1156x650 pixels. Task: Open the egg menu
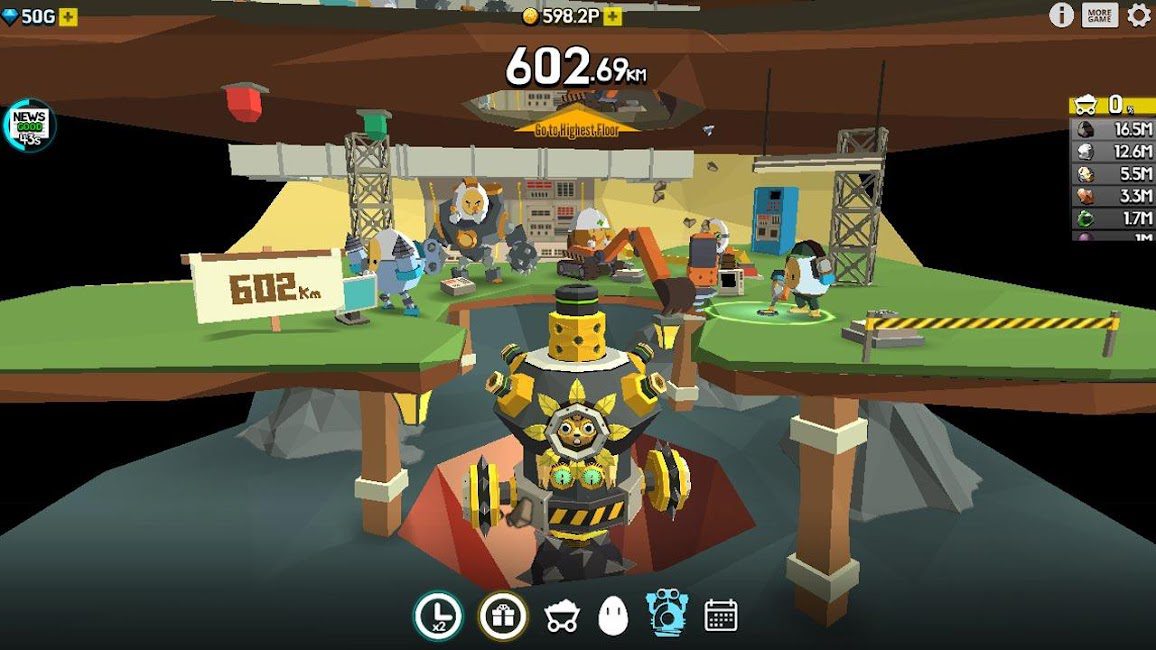[x=613, y=617]
